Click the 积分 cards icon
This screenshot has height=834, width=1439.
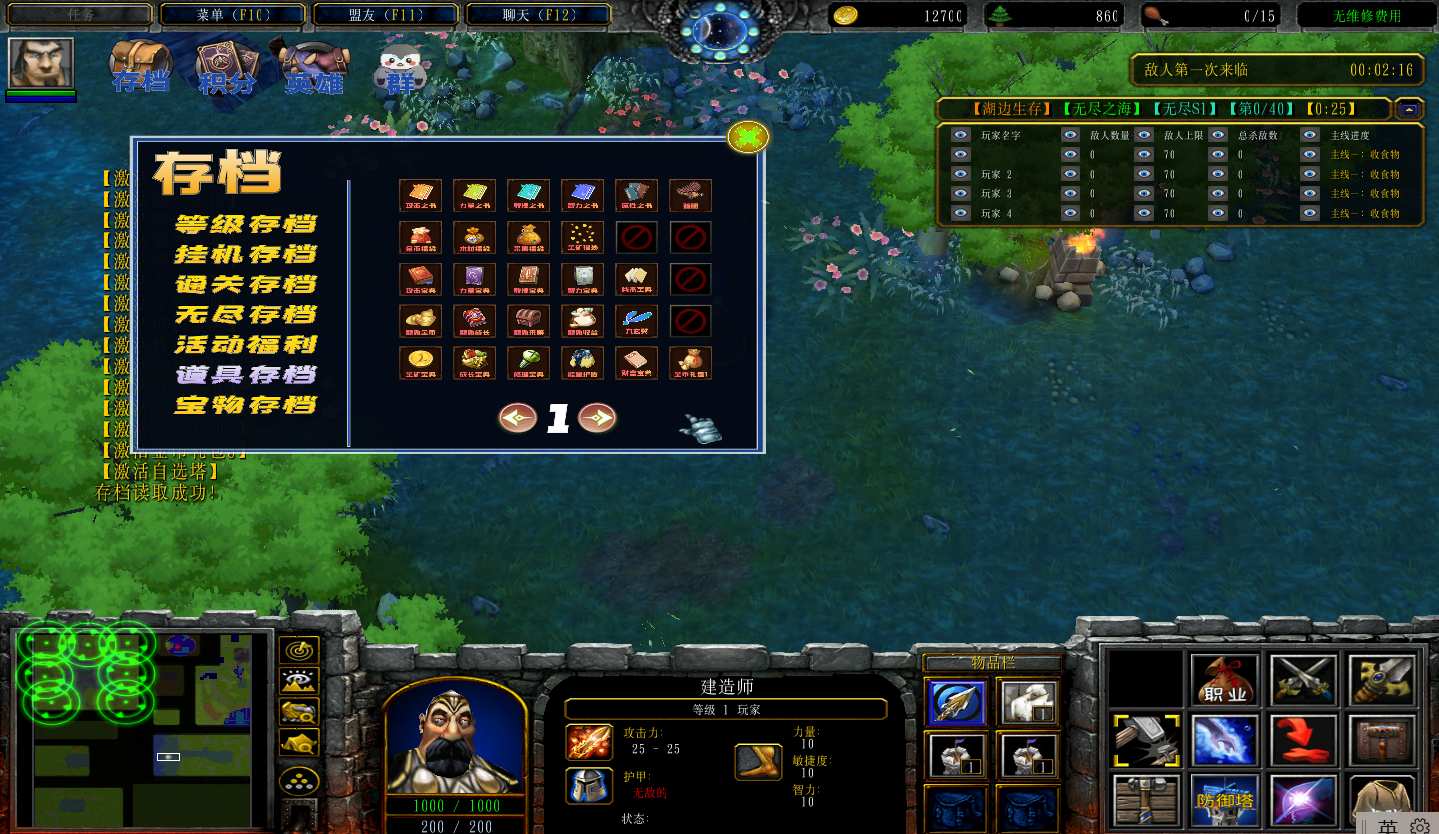click(226, 66)
